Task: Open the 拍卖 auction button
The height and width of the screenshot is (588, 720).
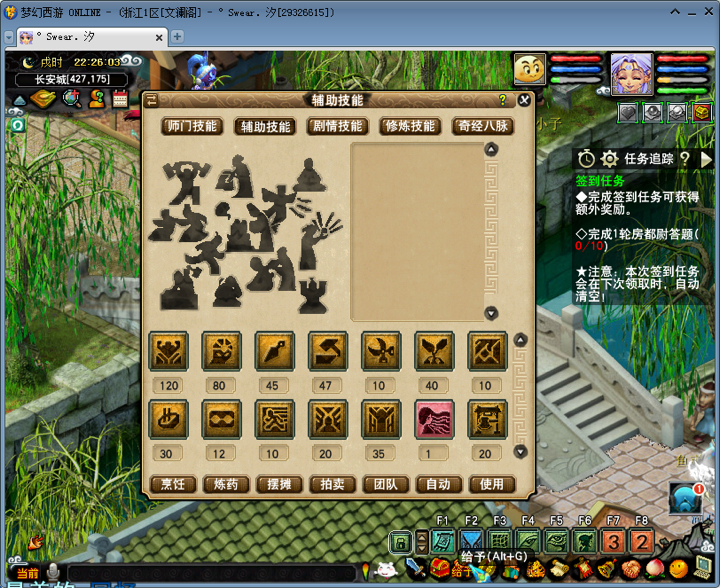Action: (332, 484)
